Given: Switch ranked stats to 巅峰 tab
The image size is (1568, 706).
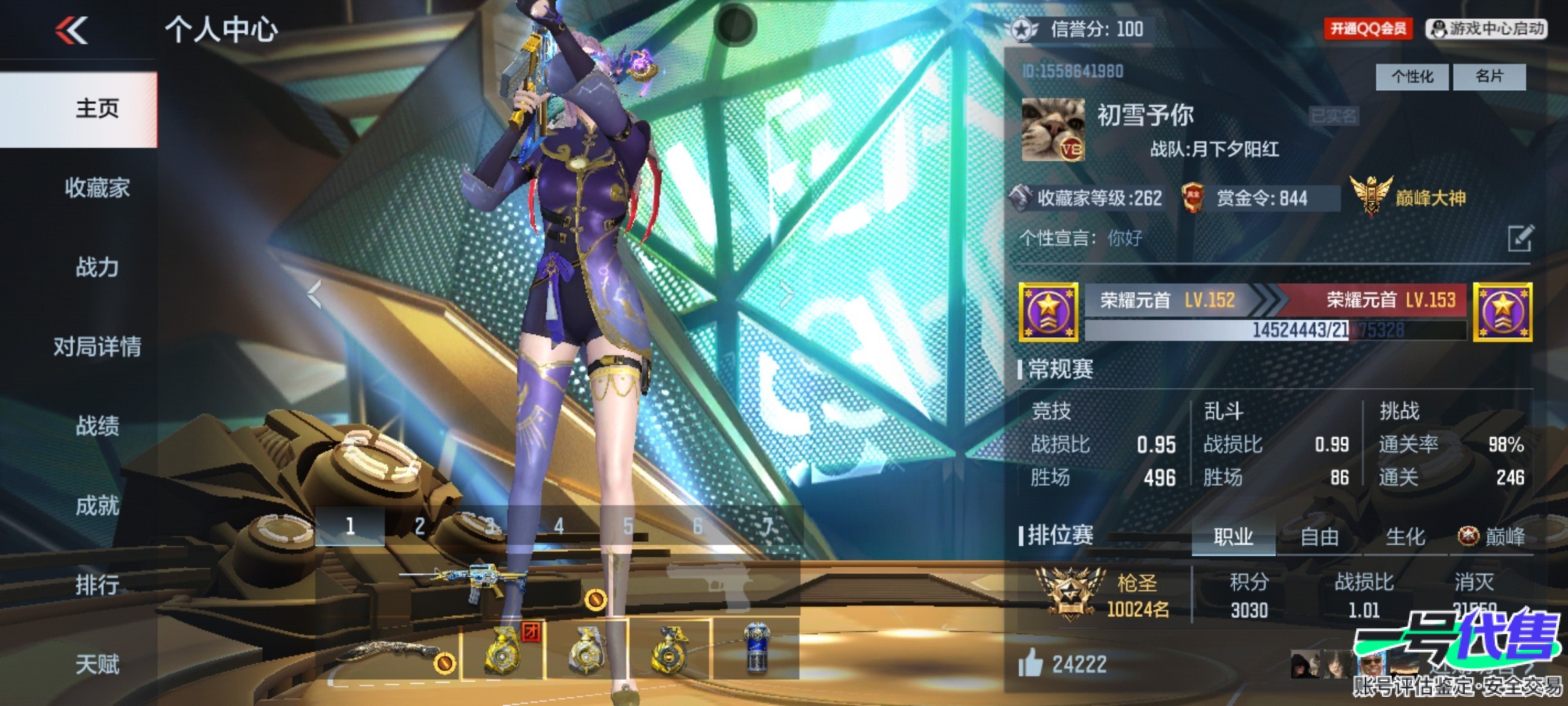Looking at the screenshot, I should click(x=1492, y=537).
